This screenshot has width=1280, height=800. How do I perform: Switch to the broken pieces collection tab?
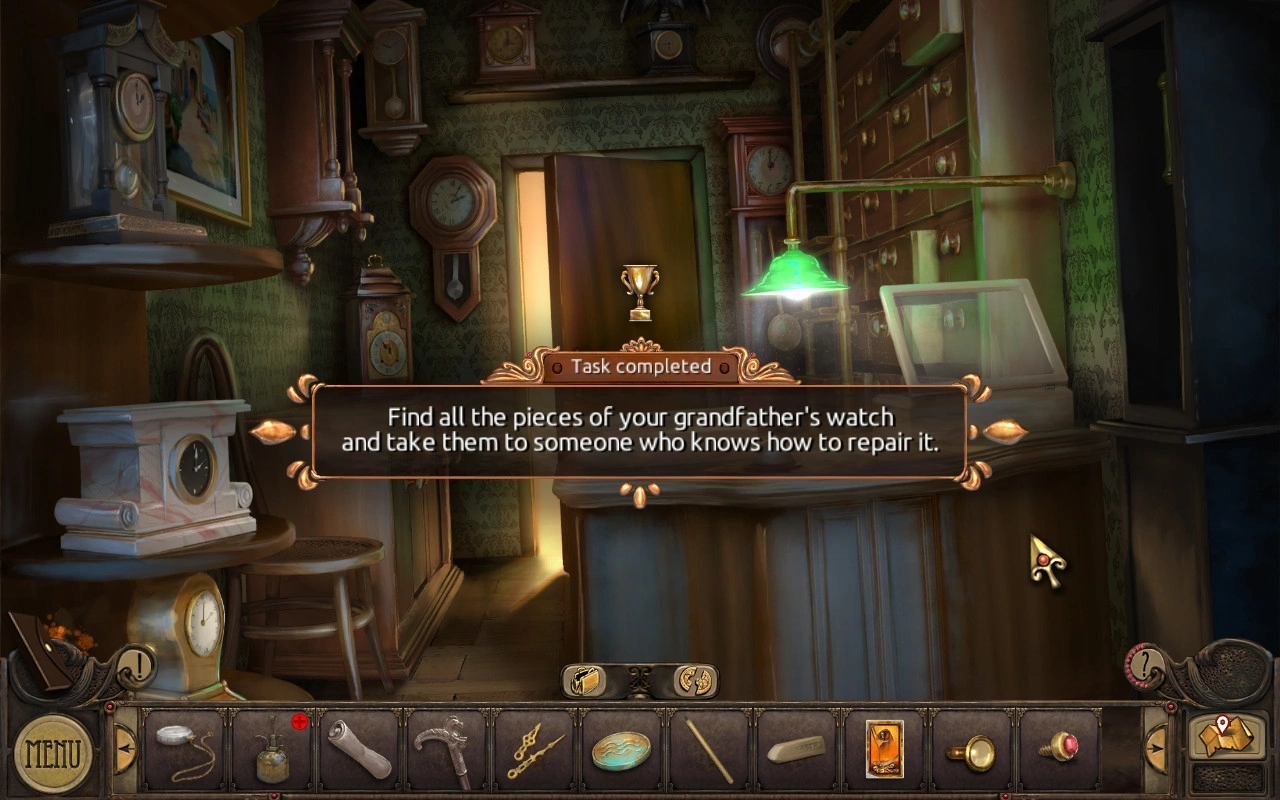click(694, 682)
